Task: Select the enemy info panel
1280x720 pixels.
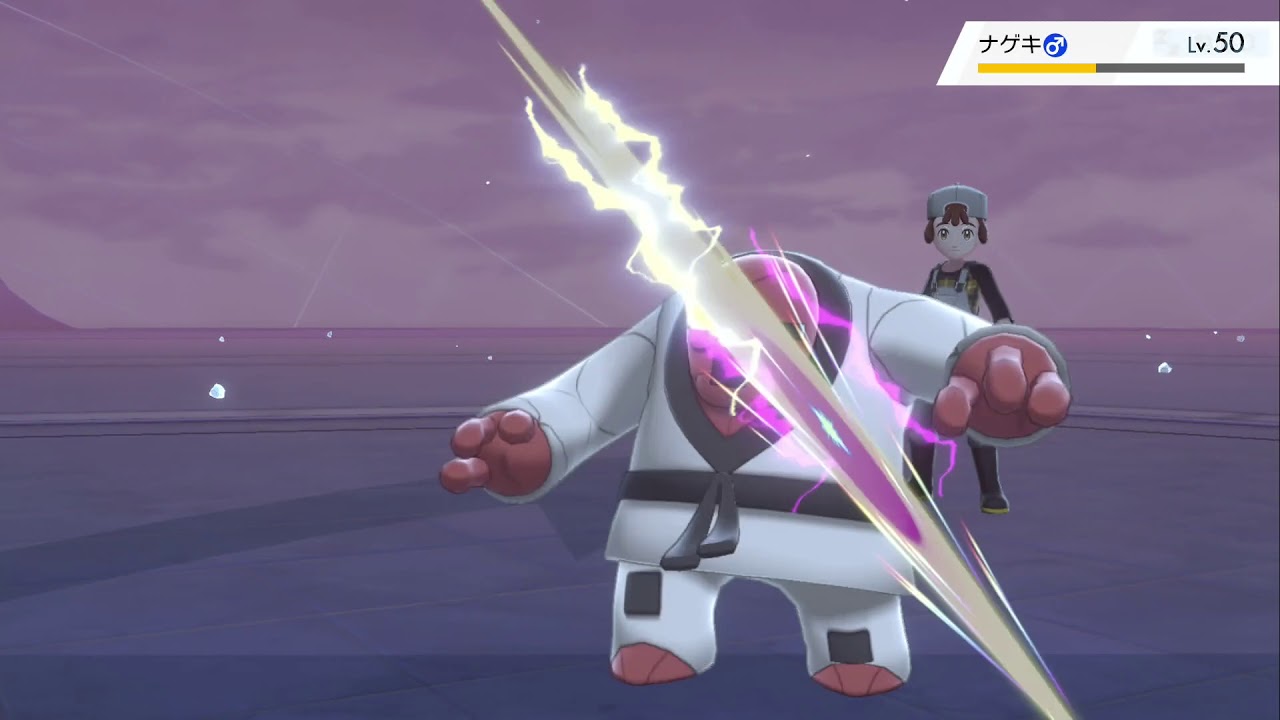Action: [x=1110, y=50]
